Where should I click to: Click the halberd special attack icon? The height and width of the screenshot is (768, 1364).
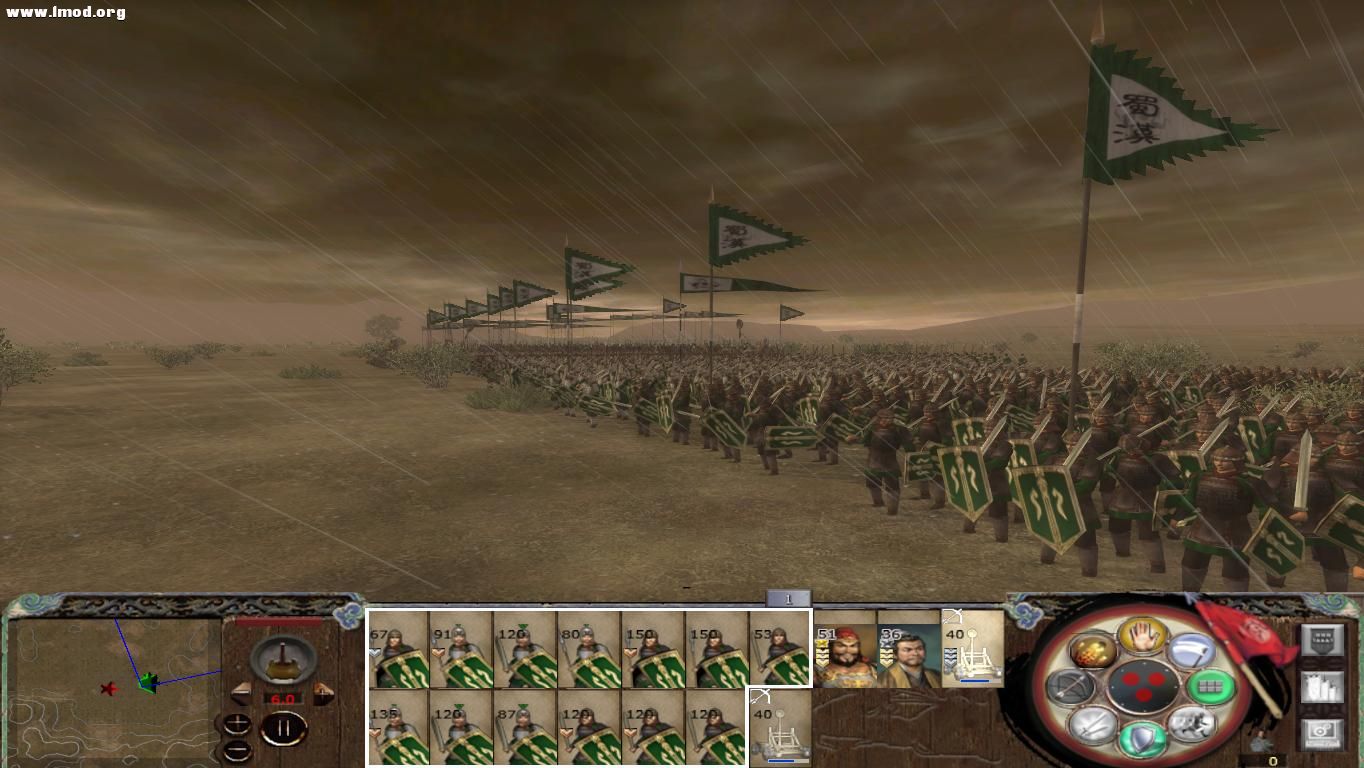(x=1193, y=650)
